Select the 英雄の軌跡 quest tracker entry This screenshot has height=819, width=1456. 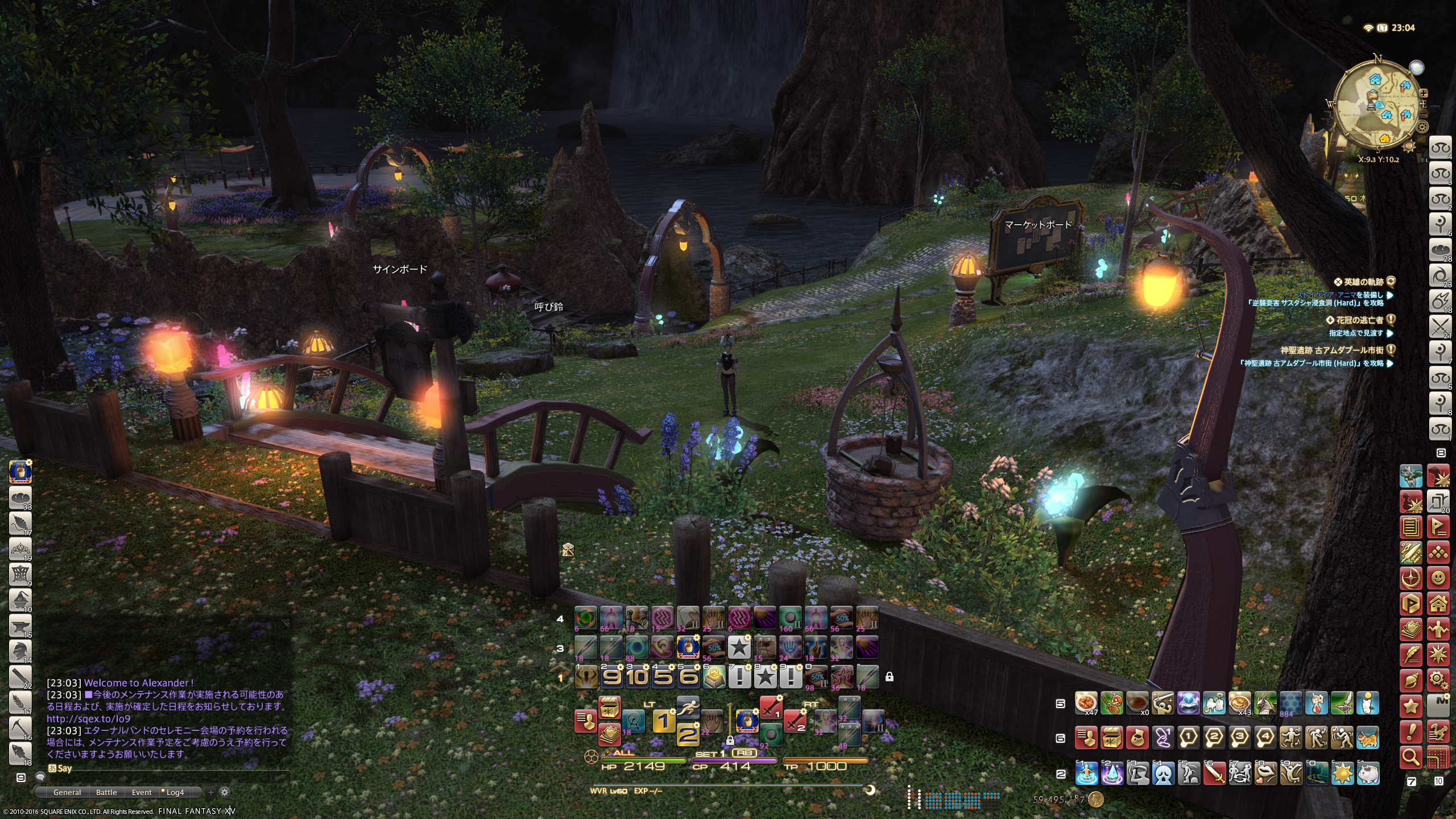tap(1363, 282)
